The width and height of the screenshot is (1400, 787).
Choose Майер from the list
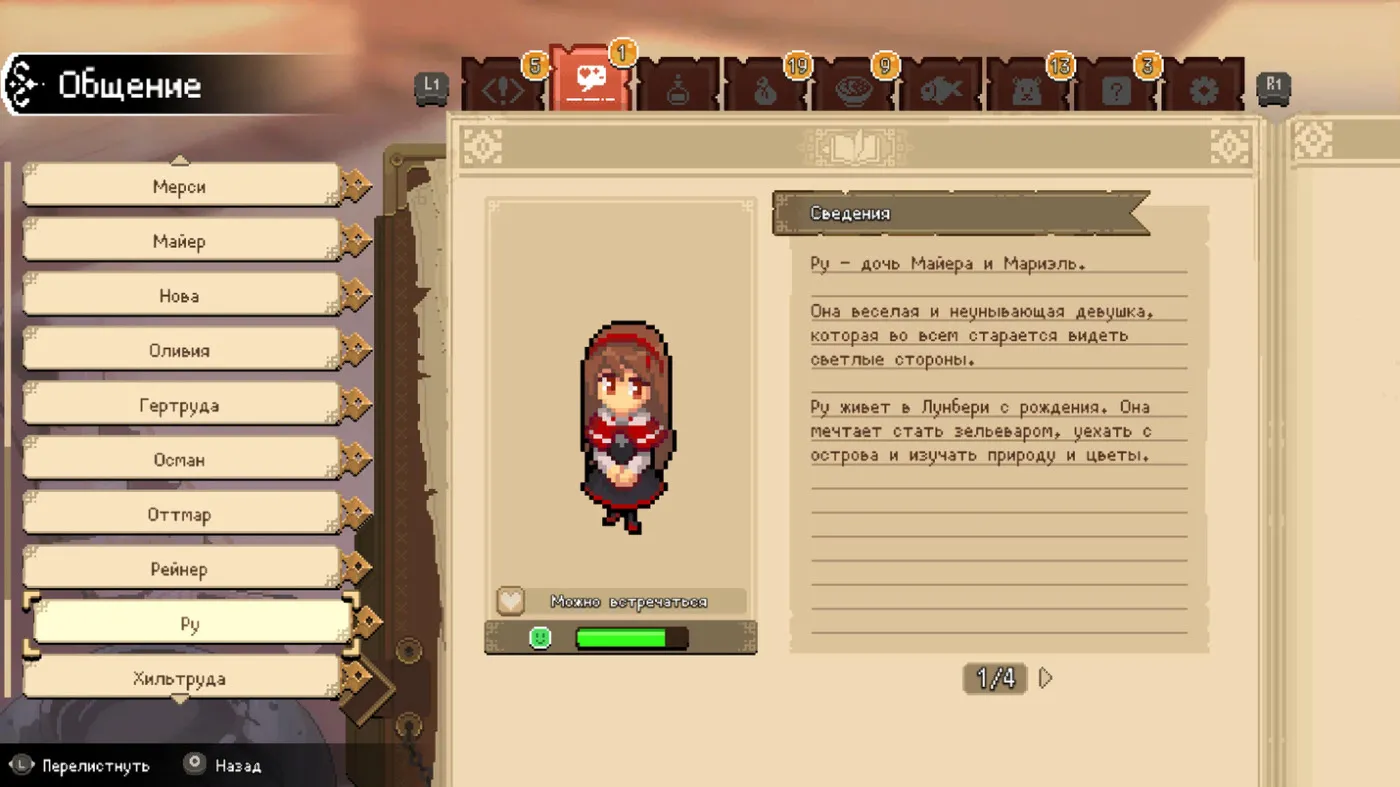coord(180,241)
